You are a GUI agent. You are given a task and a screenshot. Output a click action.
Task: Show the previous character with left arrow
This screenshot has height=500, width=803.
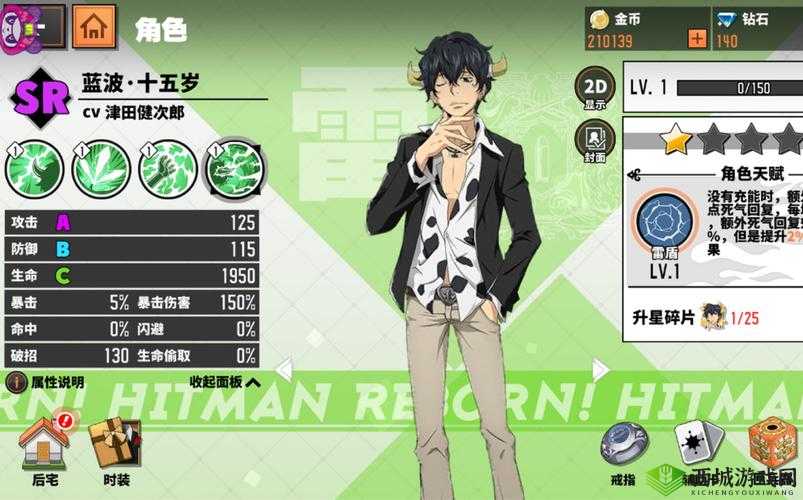coord(284,369)
